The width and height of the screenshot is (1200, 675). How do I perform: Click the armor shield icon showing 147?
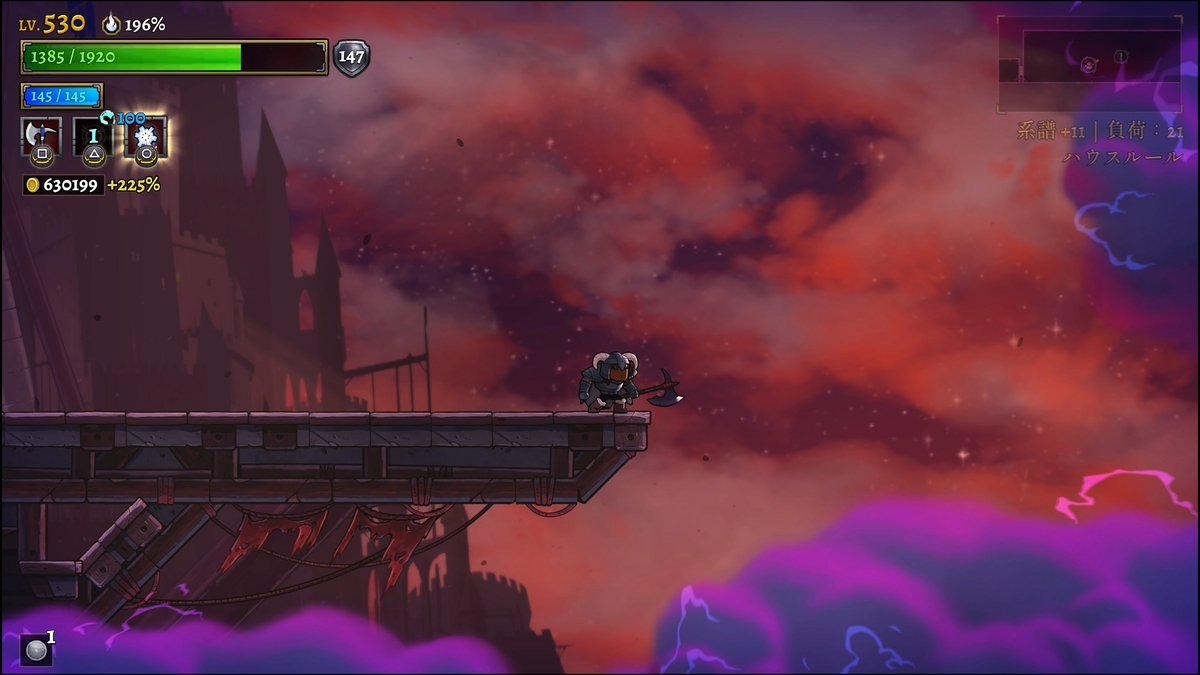[351, 58]
